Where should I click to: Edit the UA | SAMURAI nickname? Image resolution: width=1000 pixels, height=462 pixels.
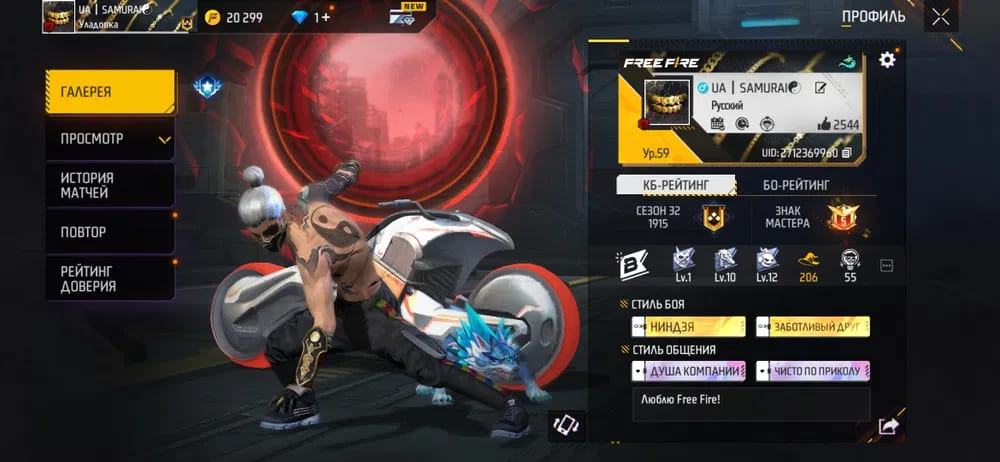[821, 88]
